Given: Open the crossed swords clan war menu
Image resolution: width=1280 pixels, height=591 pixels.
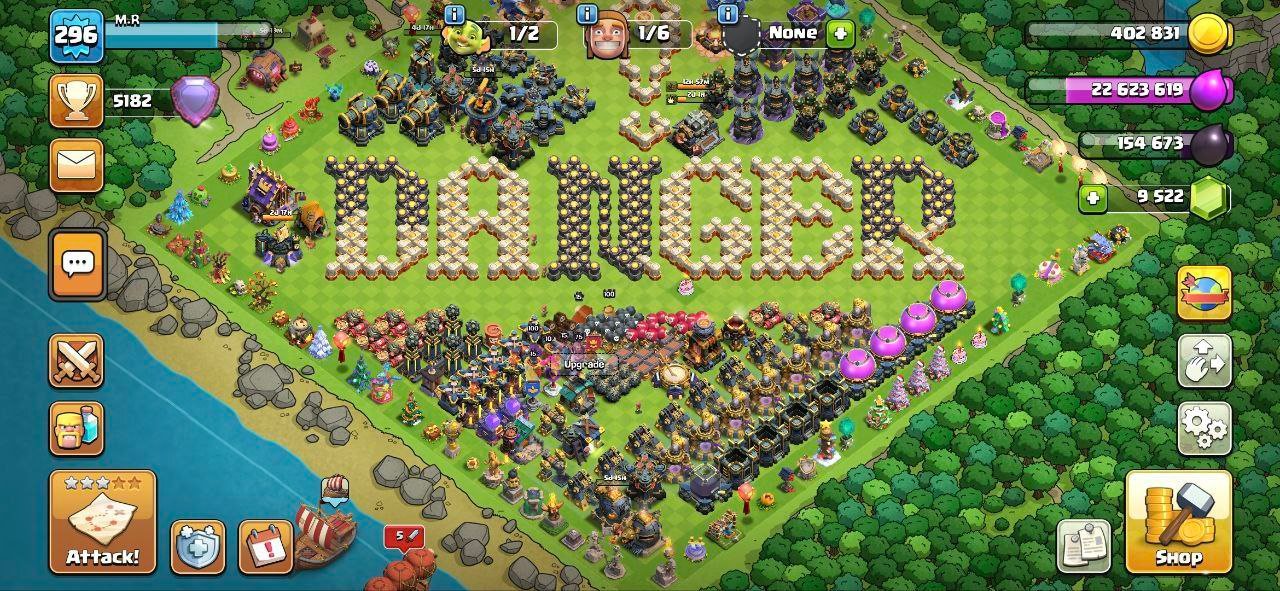Looking at the screenshot, I should point(77,361).
